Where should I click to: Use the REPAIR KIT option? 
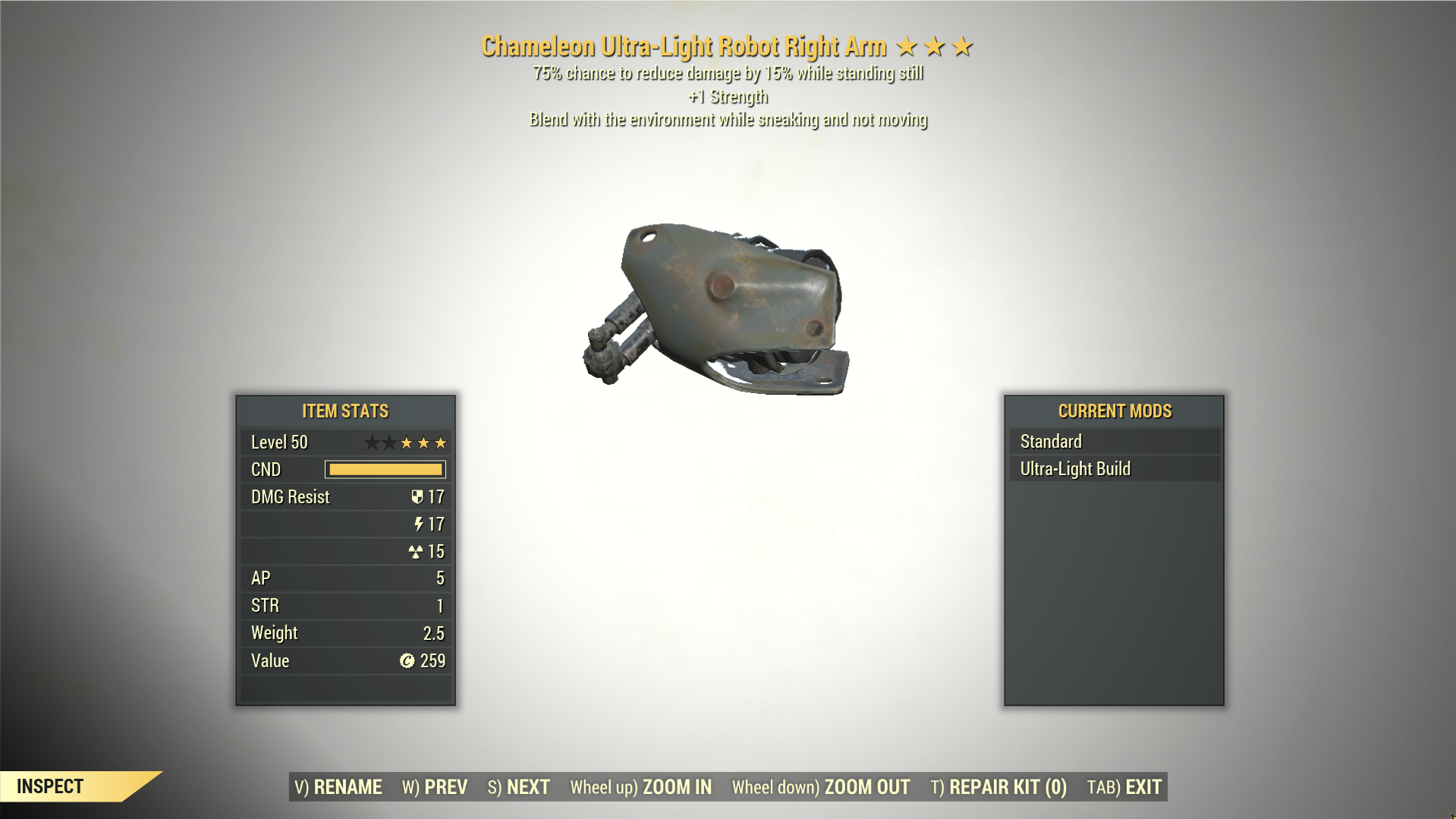998,787
